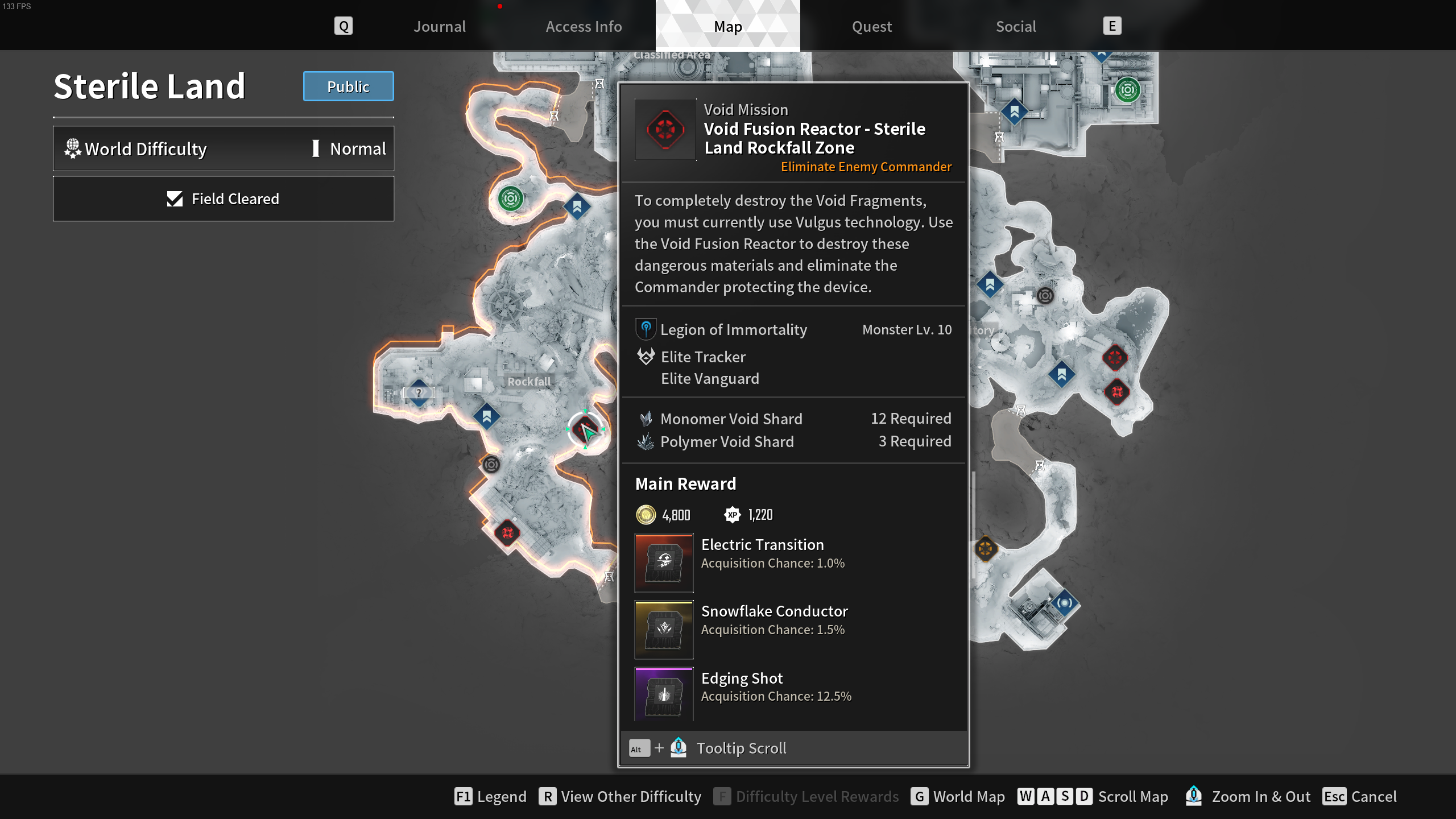Image resolution: width=1456 pixels, height=819 pixels.
Task: Open the green resource zone icon near Rockfall
Action: tap(510, 199)
